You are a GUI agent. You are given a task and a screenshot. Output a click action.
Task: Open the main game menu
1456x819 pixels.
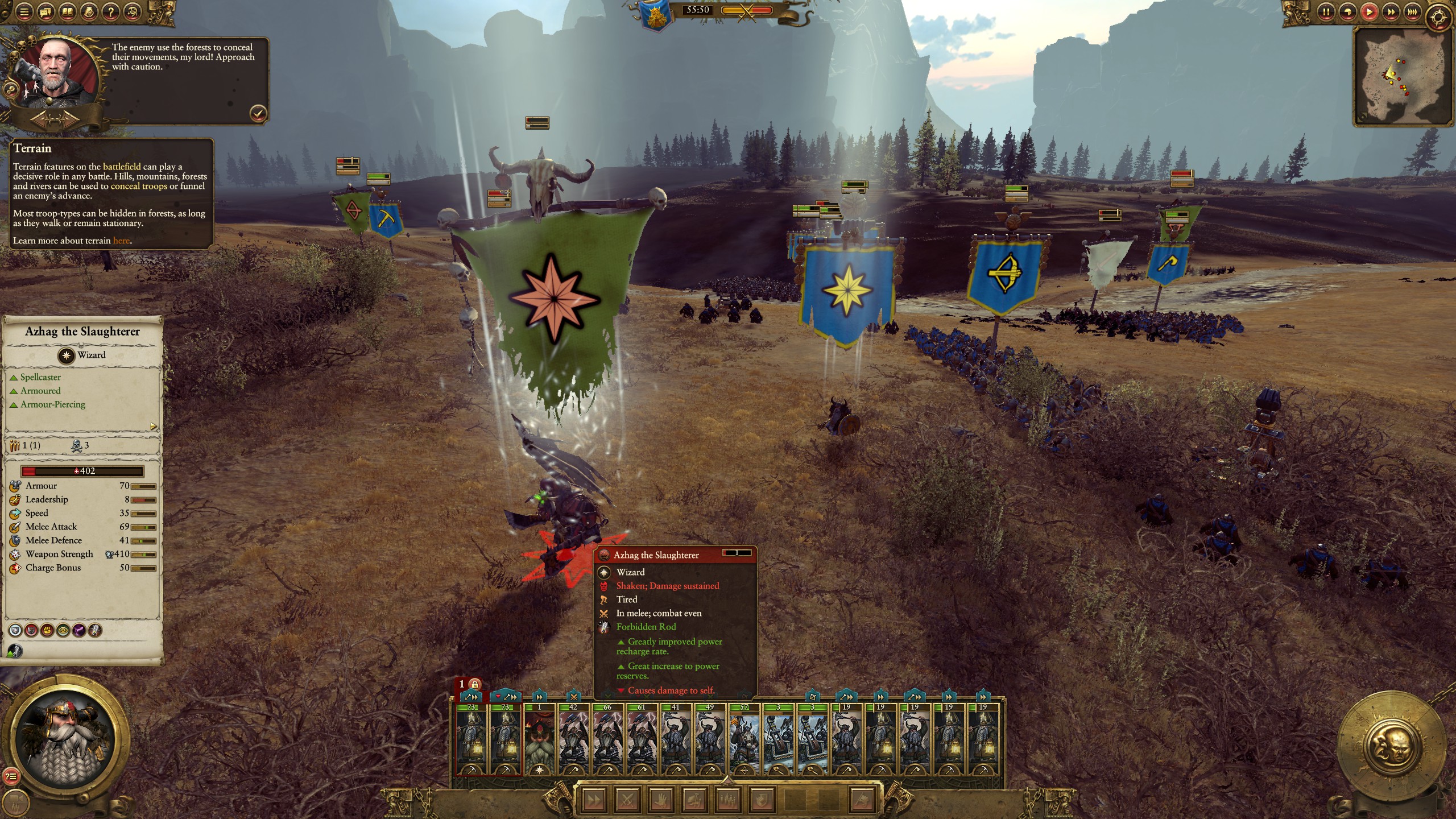[x=23, y=11]
